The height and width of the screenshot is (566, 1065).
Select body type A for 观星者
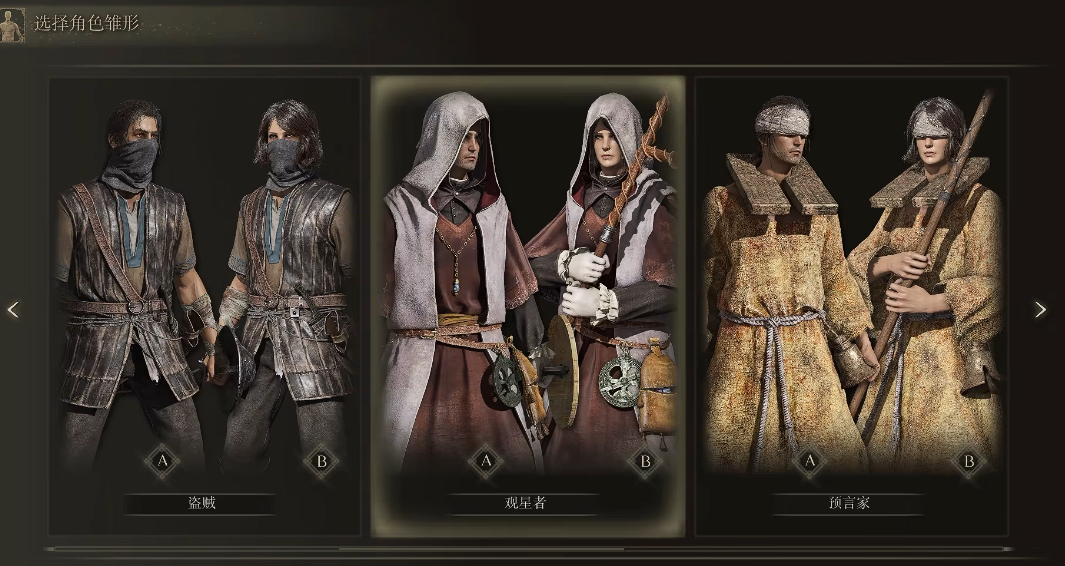click(486, 461)
